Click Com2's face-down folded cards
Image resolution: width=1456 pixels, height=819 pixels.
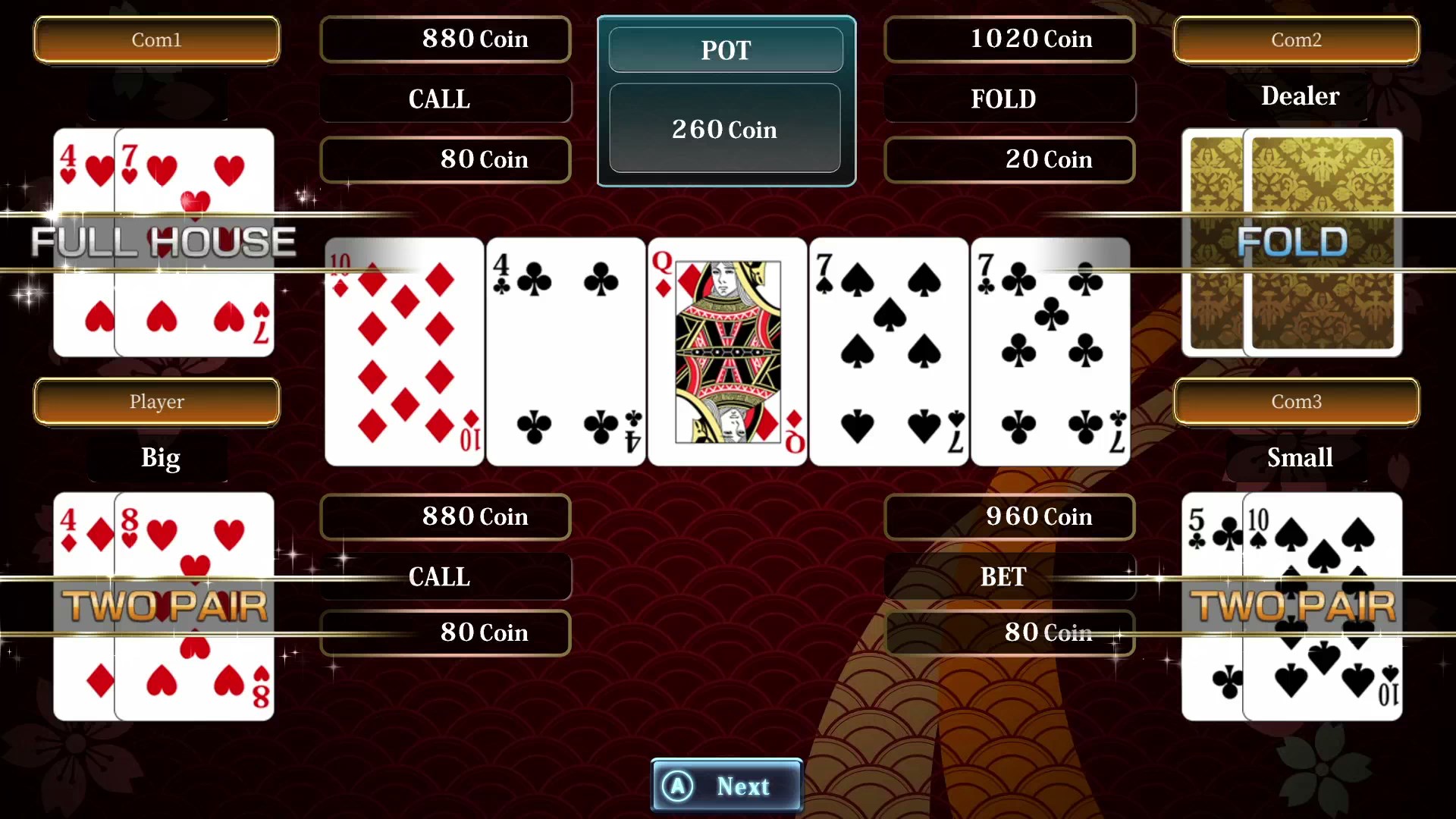(x=1291, y=243)
